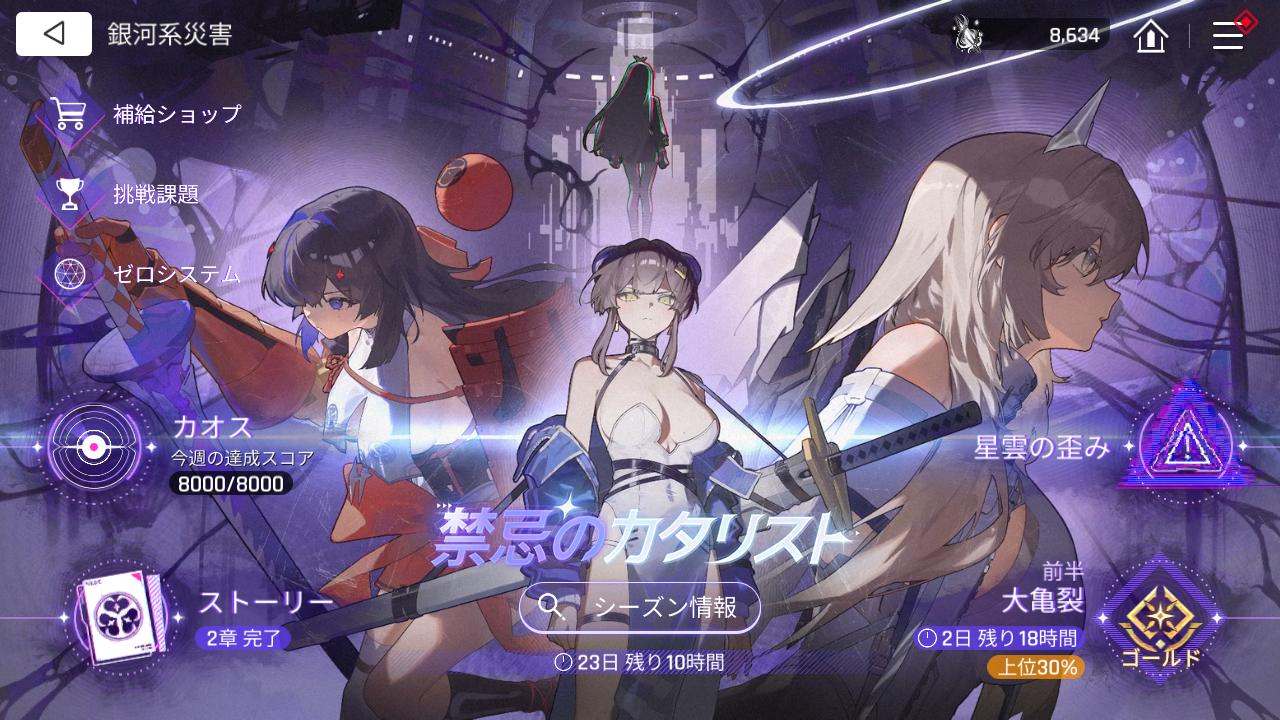Open the 補給ショップ shopping cart icon
Viewport: 1280px width, 720px height.
tap(68, 113)
